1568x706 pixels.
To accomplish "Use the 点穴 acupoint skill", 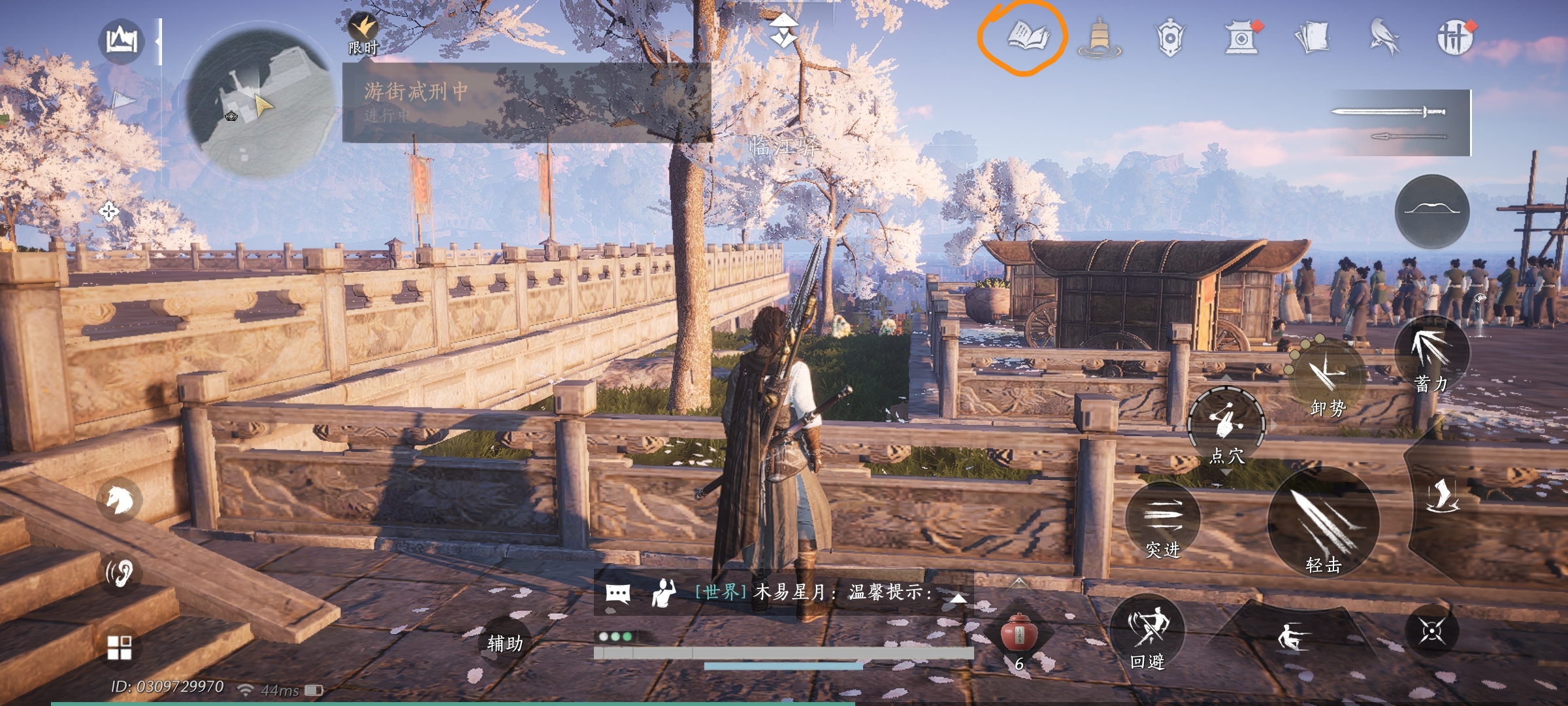I will (x=1226, y=426).
